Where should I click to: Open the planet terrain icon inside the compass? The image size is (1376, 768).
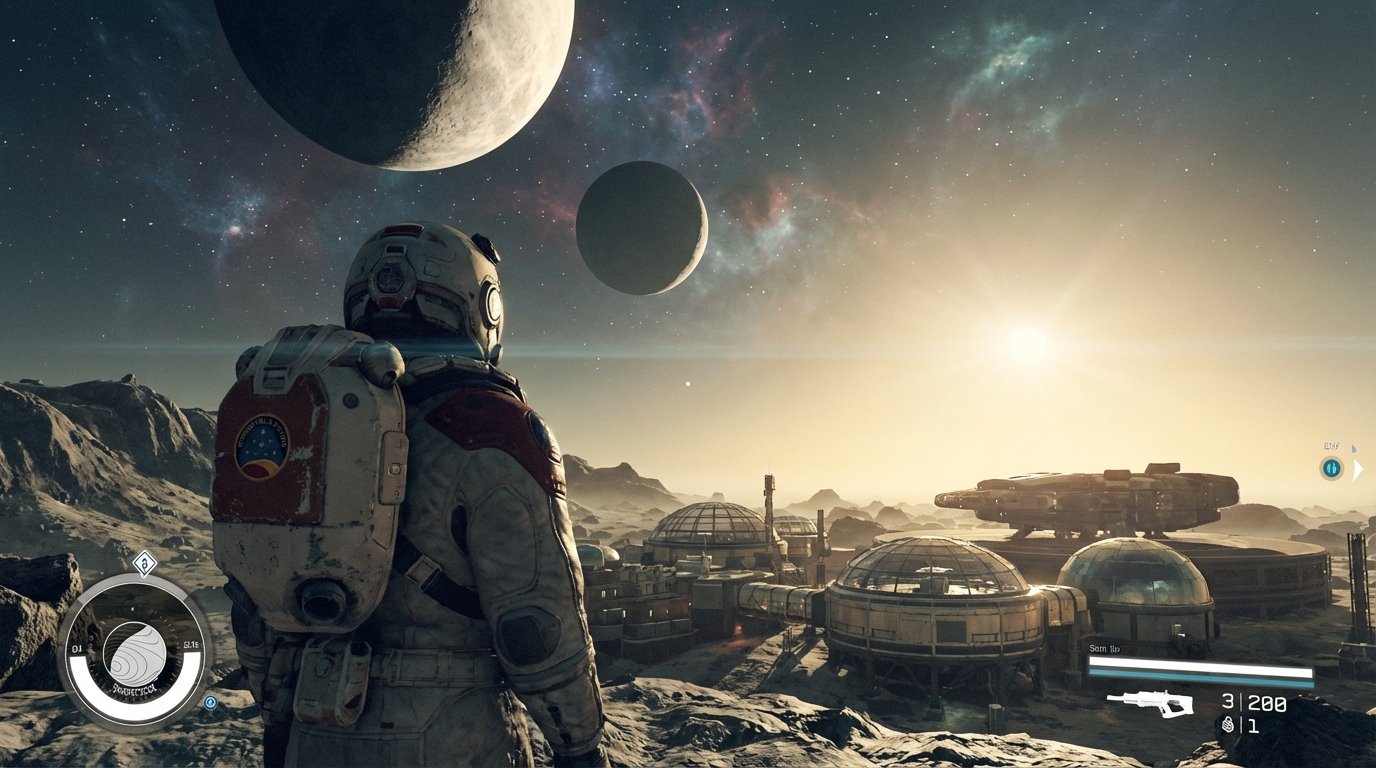(x=136, y=650)
